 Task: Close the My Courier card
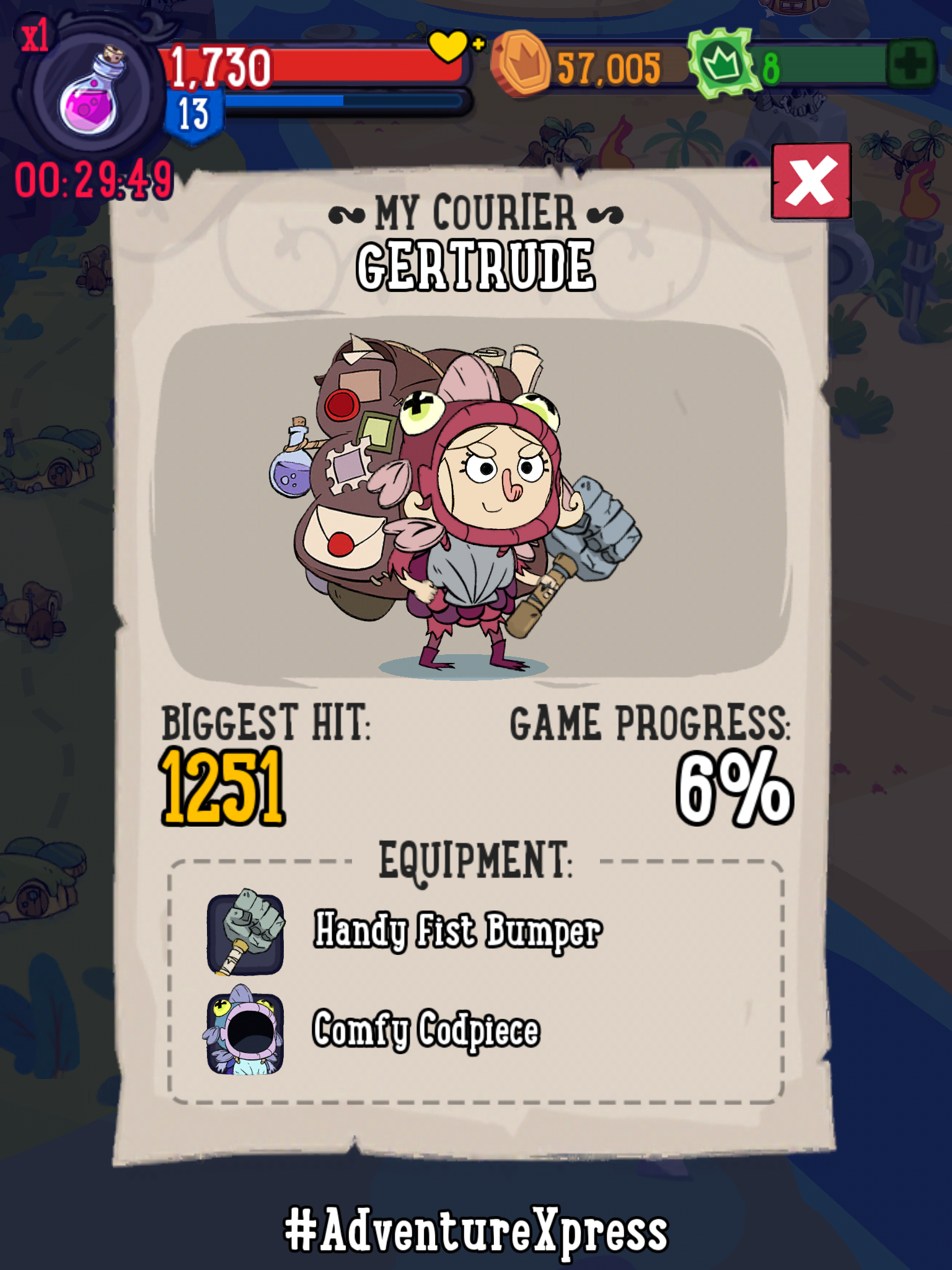click(x=812, y=180)
